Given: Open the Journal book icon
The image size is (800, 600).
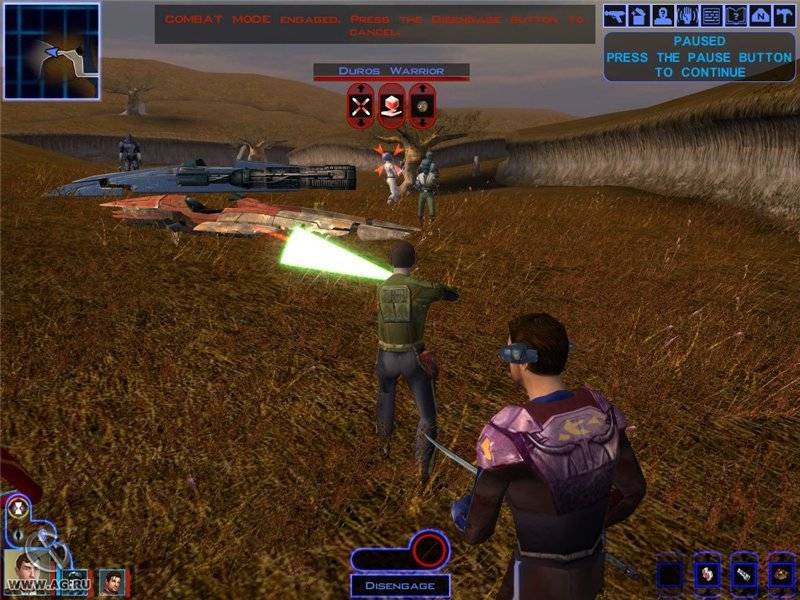Looking at the screenshot, I should 735,15.
